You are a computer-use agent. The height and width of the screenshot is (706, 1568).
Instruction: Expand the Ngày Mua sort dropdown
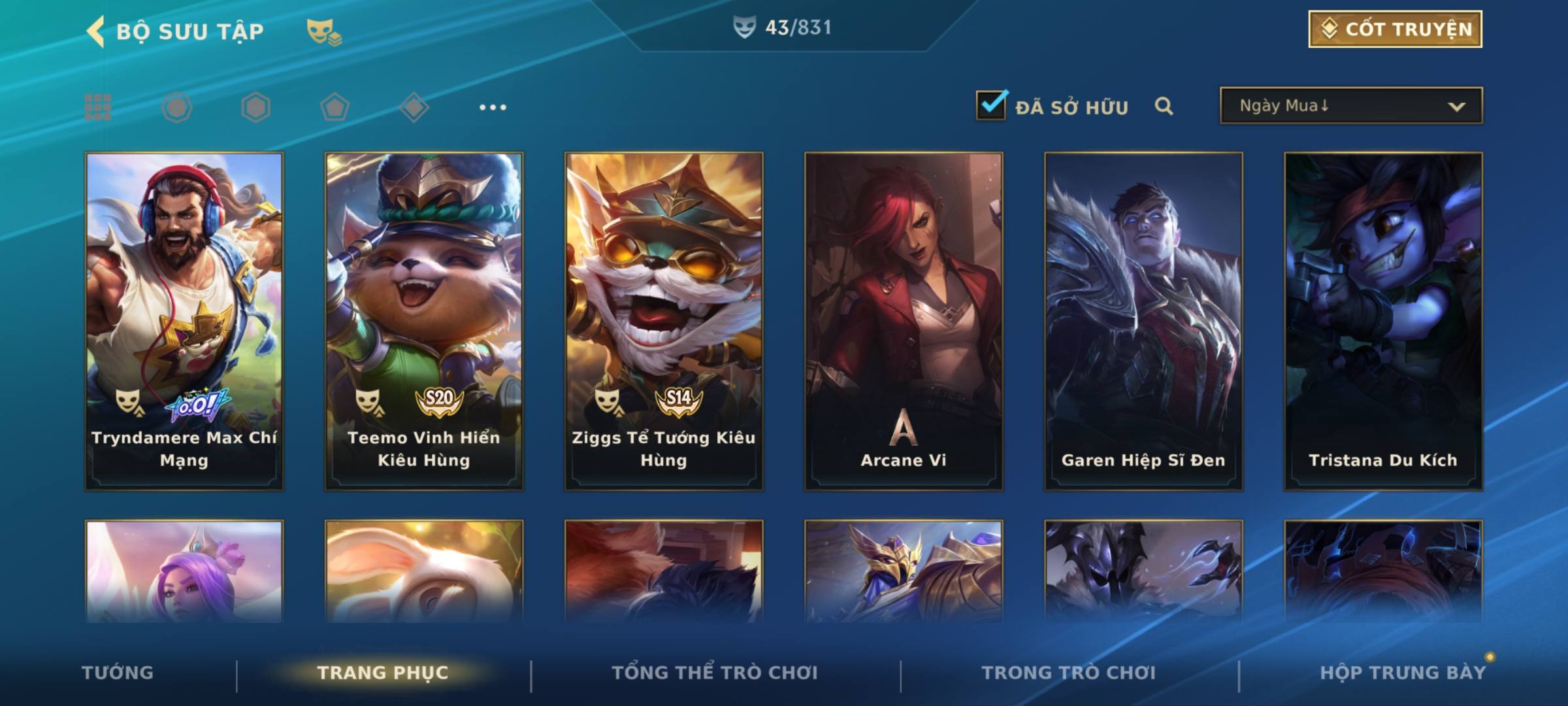[1350, 106]
